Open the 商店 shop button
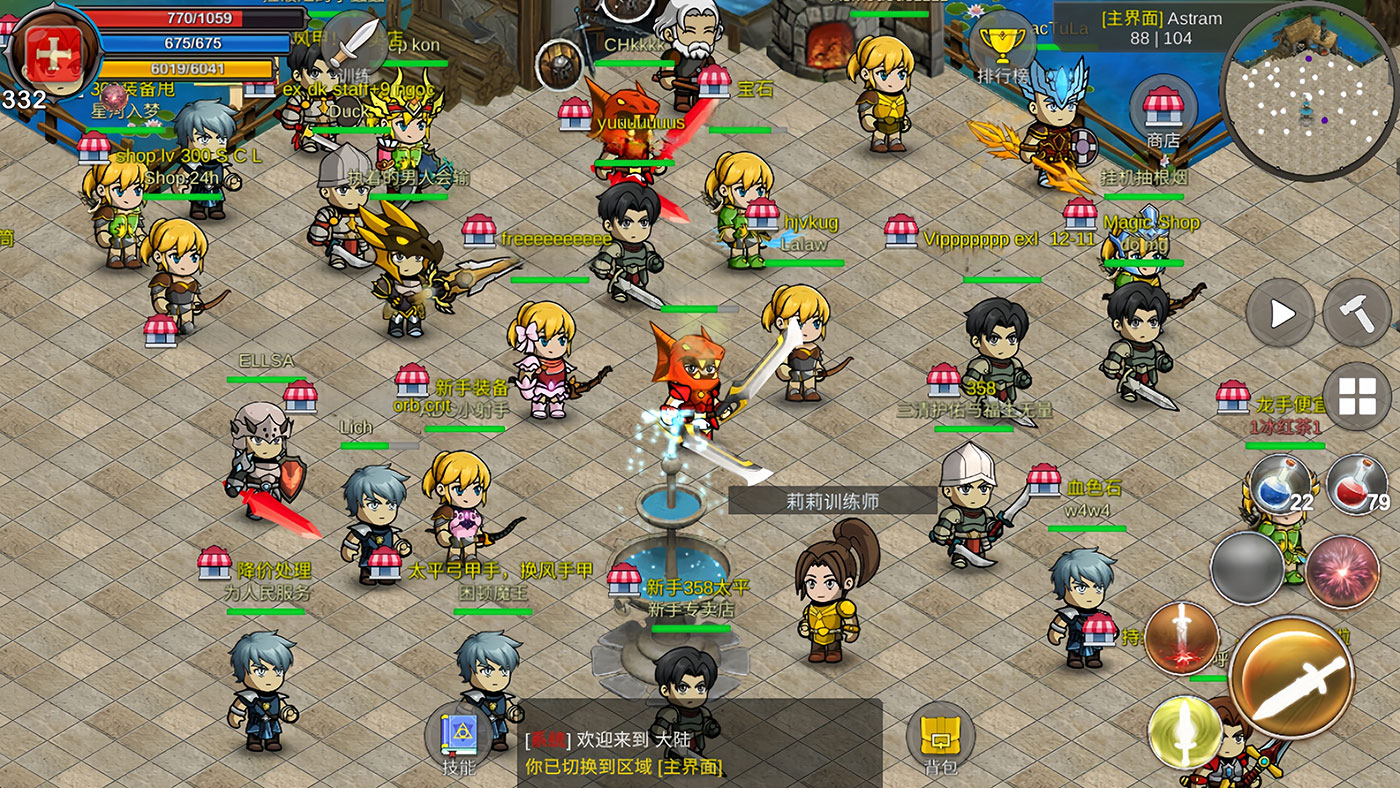Image resolution: width=1400 pixels, height=788 pixels. pyautogui.click(x=1162, y=108)
